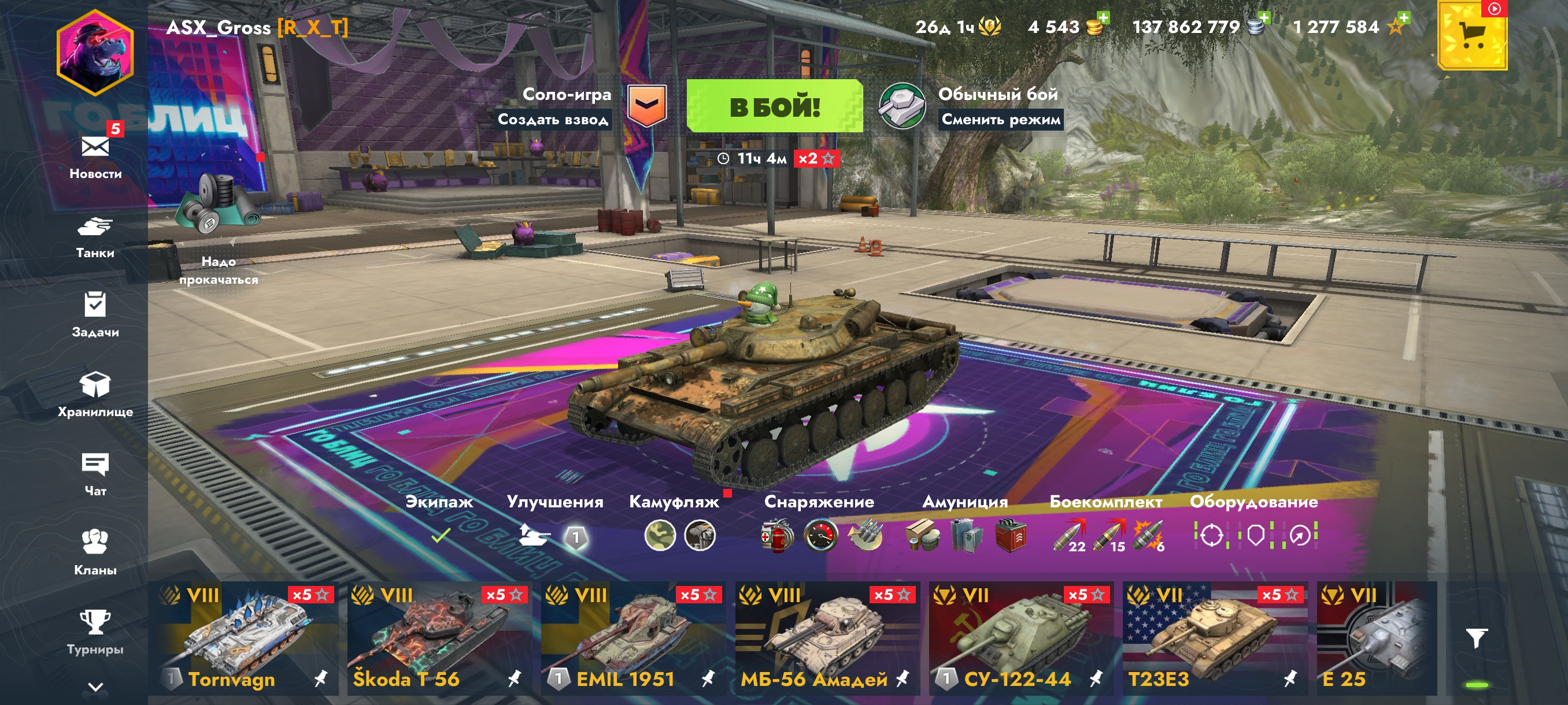1568x705 pixels.
Task: Expand the orange platoon dropdown arrow
Action: tap(646, 105)
